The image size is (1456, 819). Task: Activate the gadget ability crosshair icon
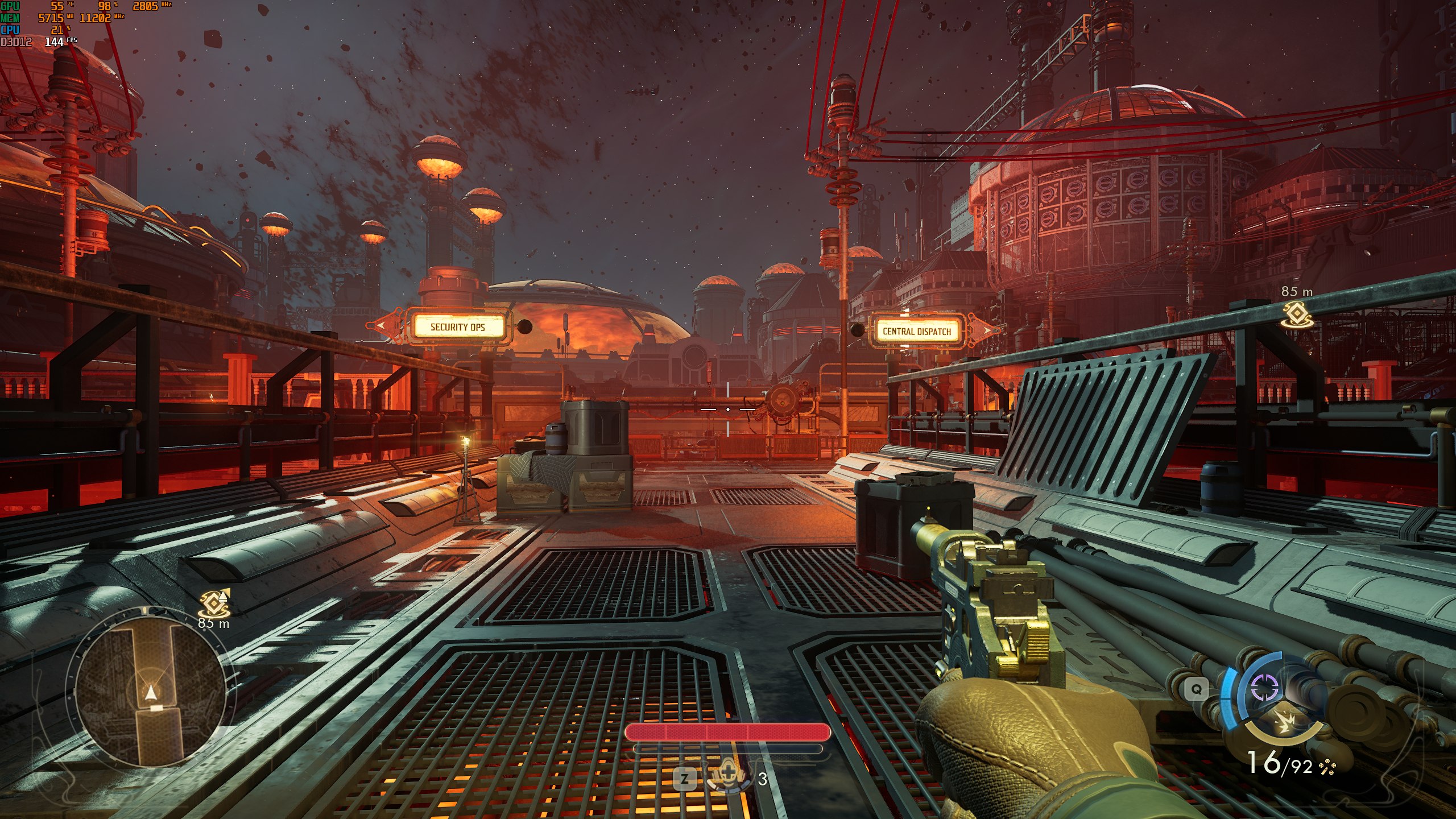click(x=1265, y=689)
